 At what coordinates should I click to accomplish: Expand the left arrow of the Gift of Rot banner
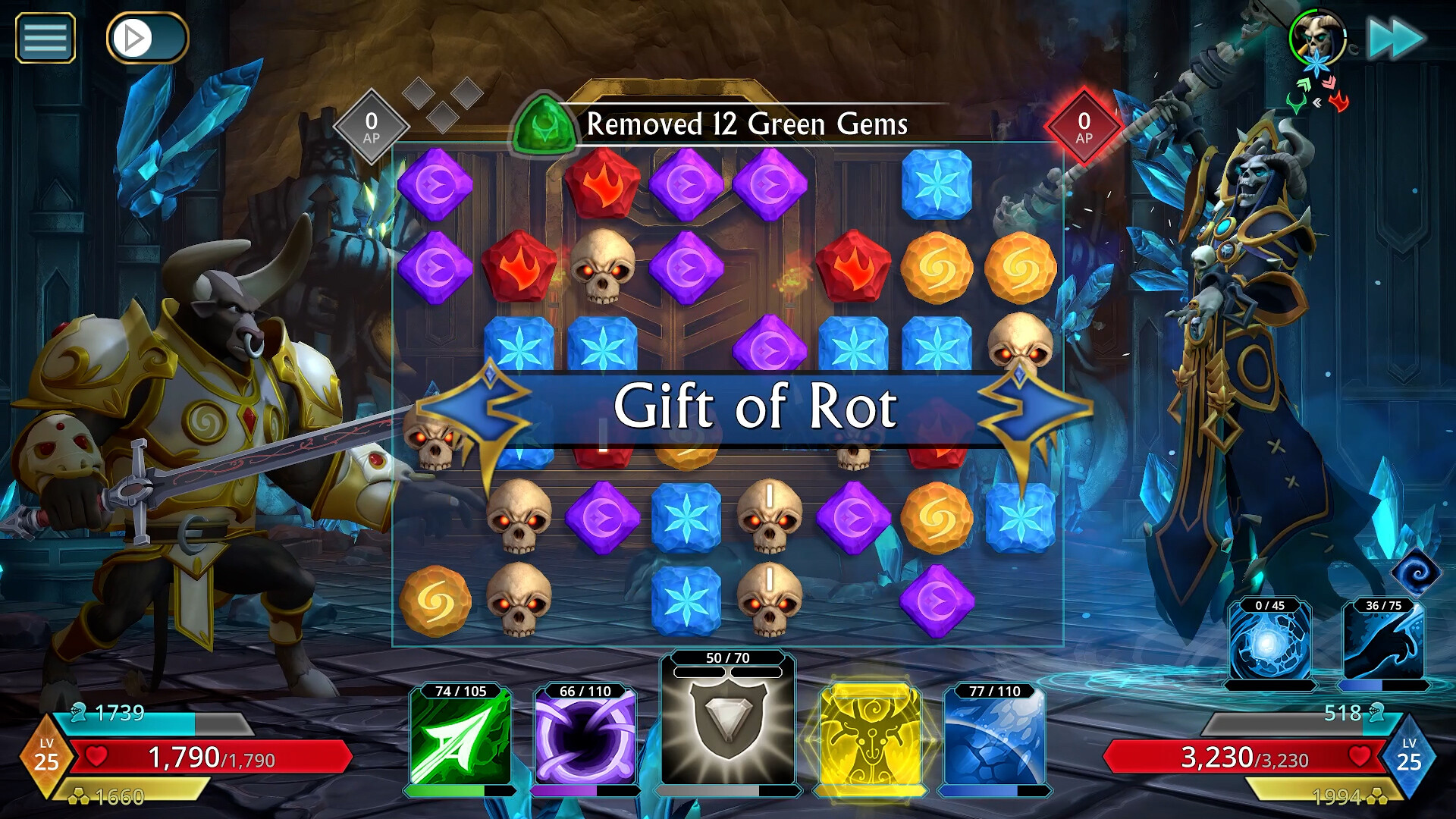[x=472, y=409]
